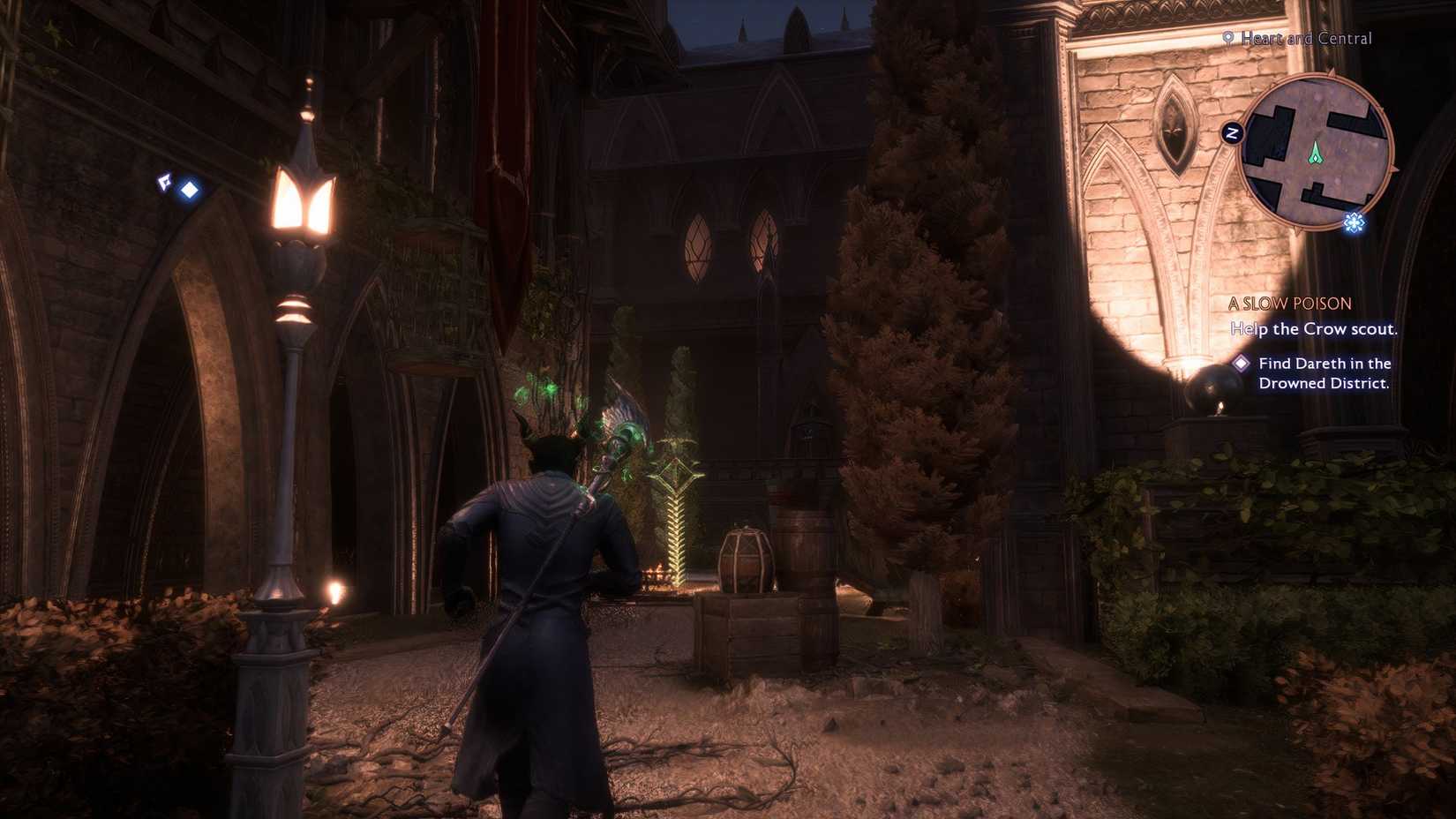Click the diamond objective icon in the quest tracker
This screenshot has width=1456, height=819.
coord(1241,363)
